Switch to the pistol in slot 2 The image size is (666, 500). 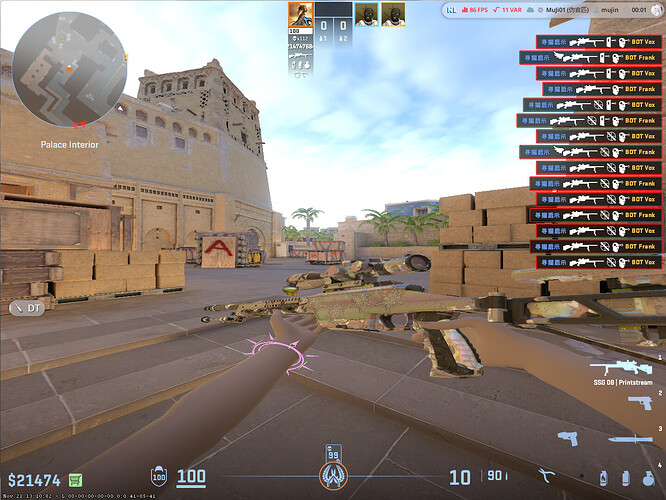[639, 402]
